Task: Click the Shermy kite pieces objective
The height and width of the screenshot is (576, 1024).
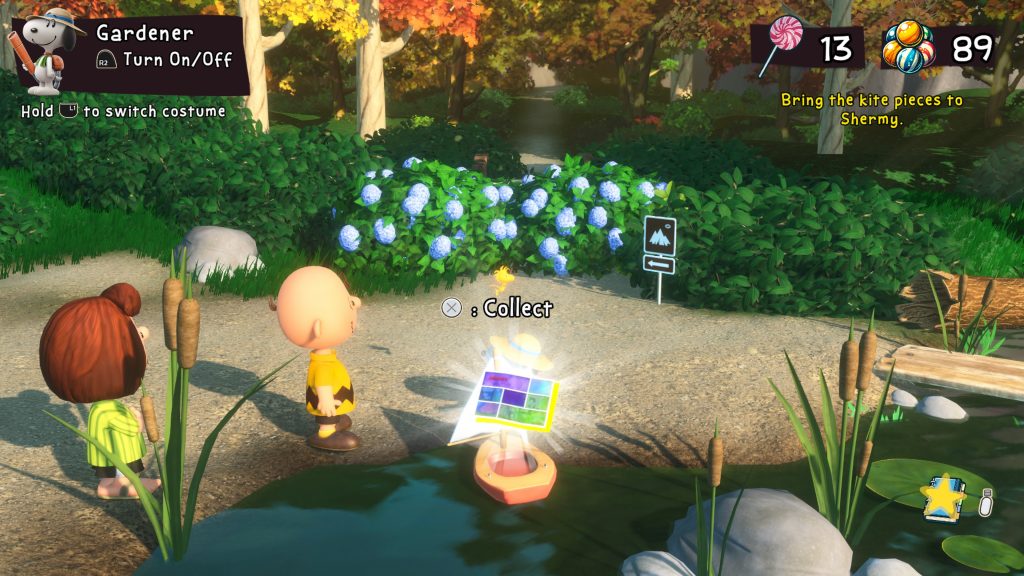Action: click(x=871, y=109)
